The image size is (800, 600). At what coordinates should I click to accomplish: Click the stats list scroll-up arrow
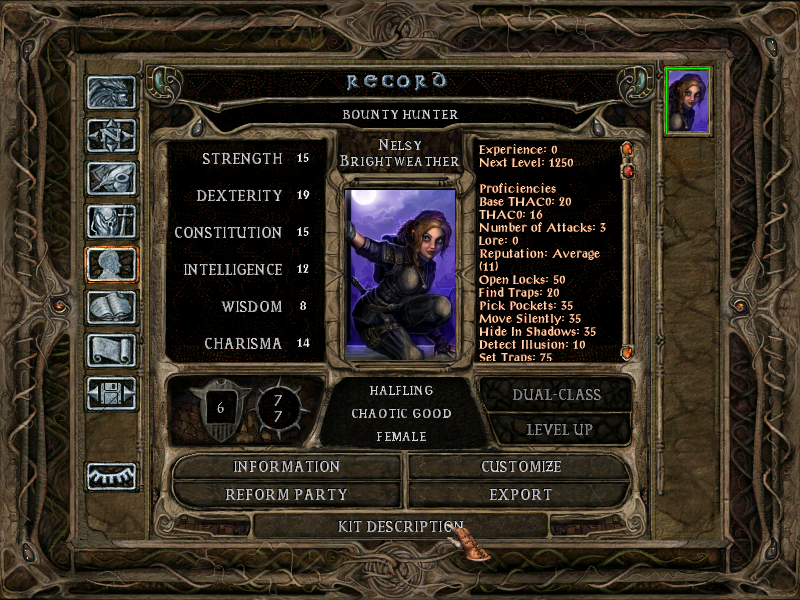tap(628, 150)
